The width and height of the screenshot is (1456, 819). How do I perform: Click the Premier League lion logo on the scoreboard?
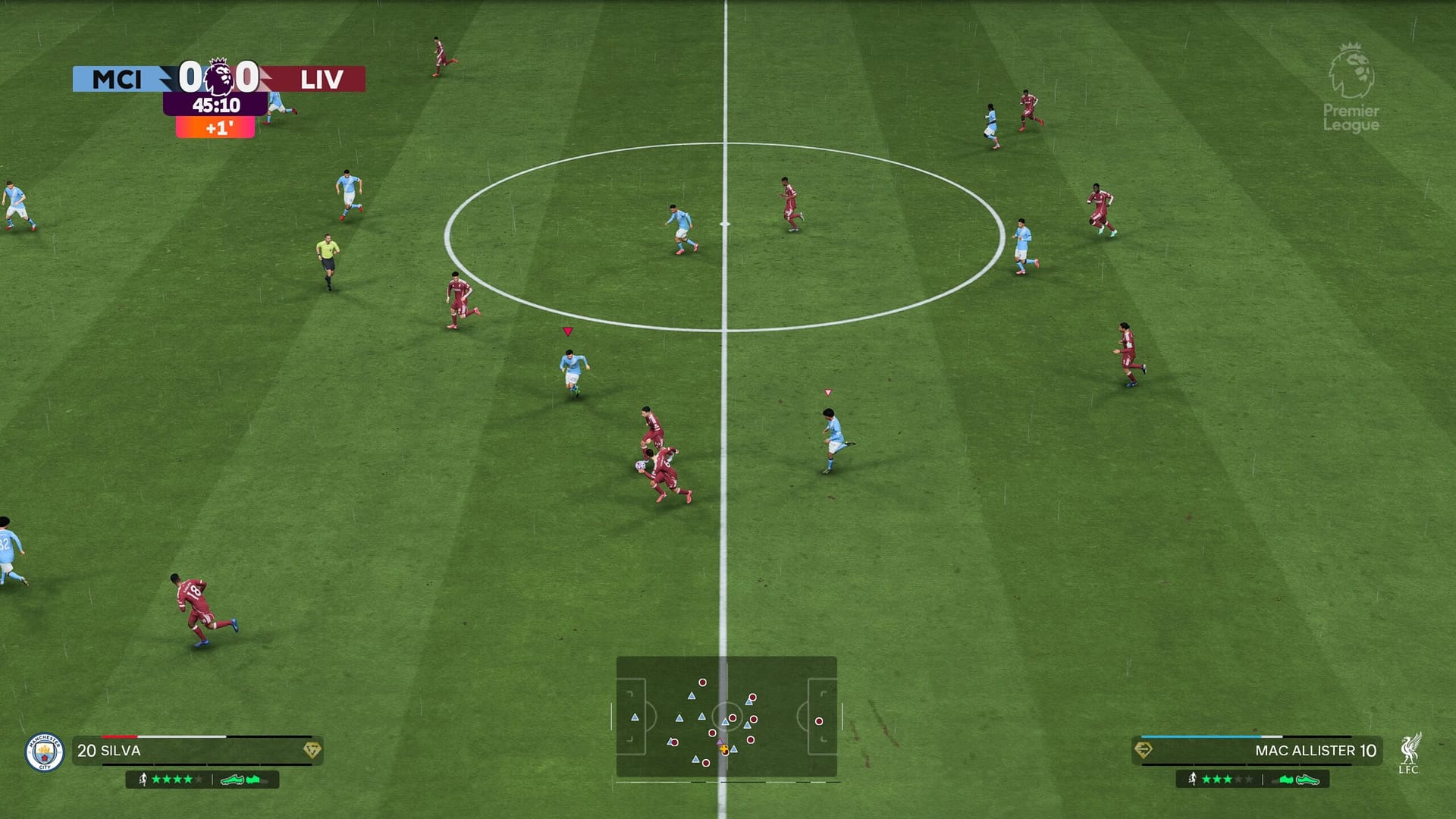click(x=218, y=78)
